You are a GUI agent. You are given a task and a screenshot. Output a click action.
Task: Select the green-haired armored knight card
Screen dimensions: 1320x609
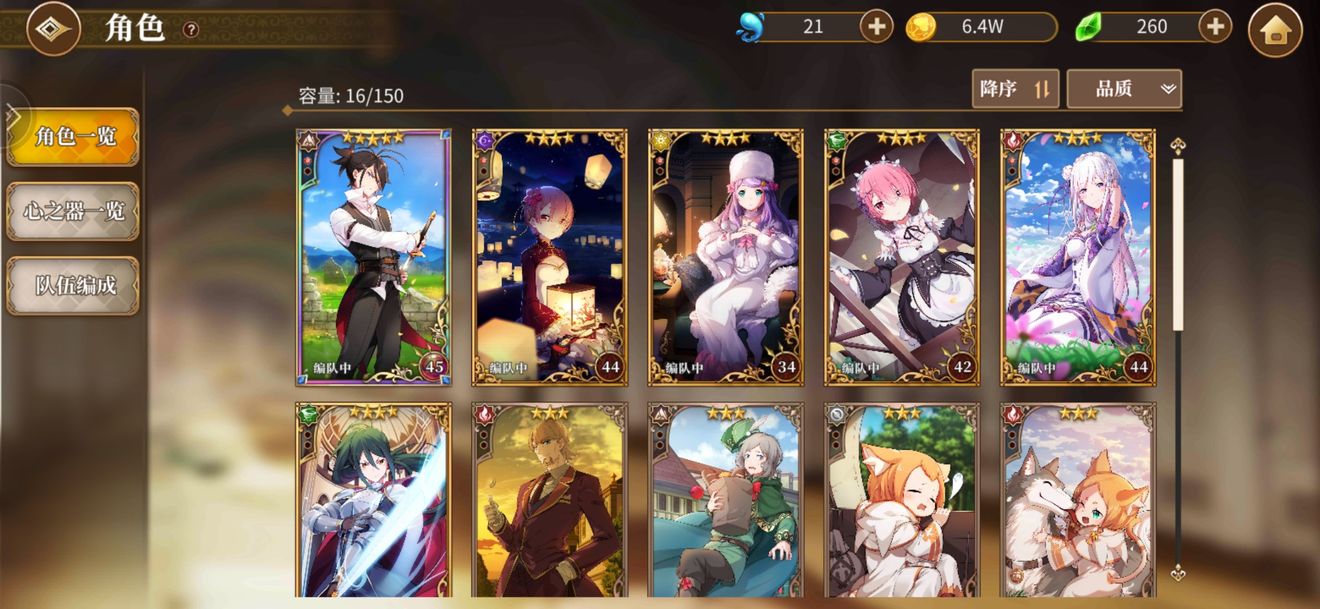(373, 500)
